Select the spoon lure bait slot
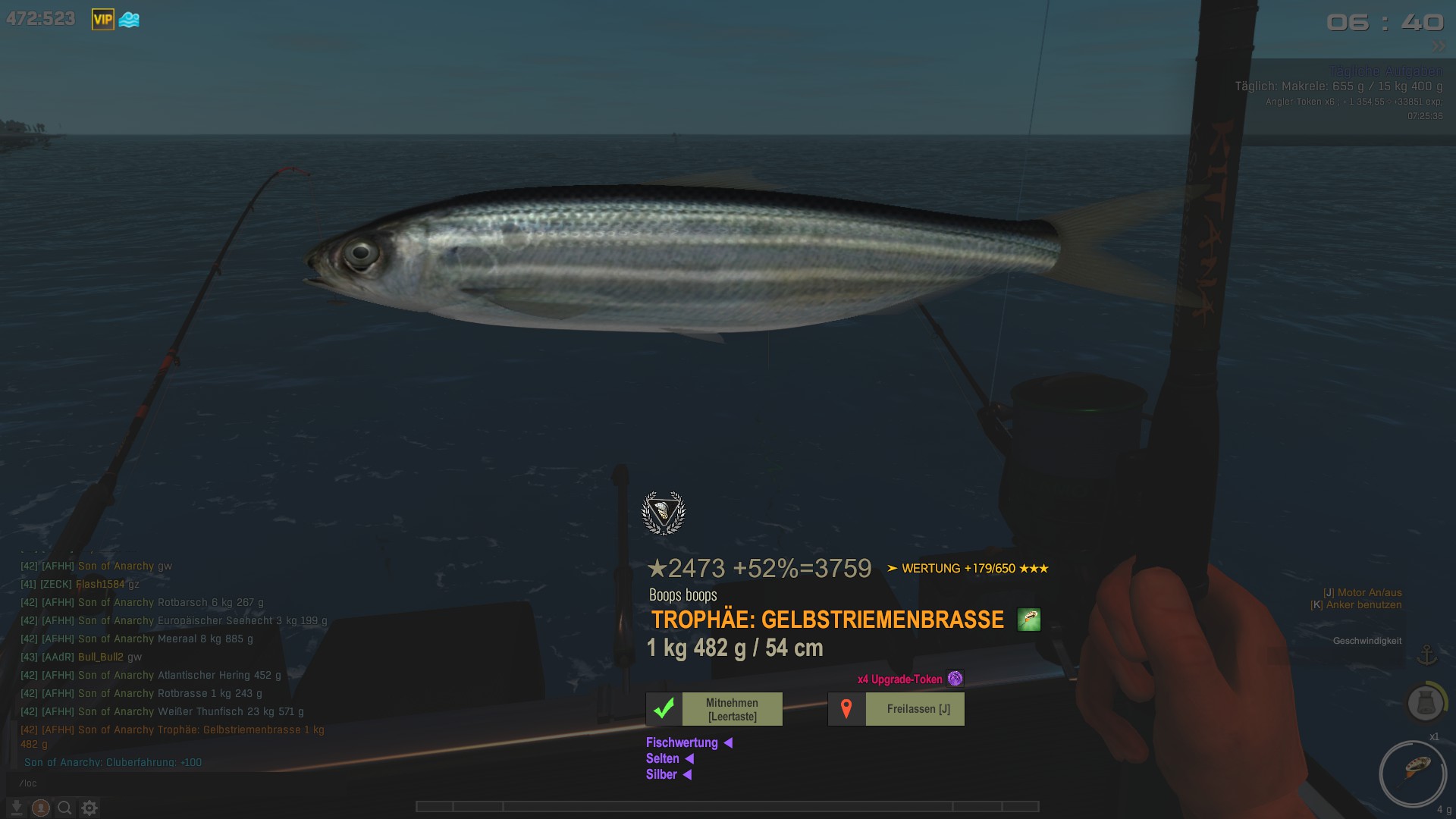This screenshot has height=819, width=1456. point(1413,773)
